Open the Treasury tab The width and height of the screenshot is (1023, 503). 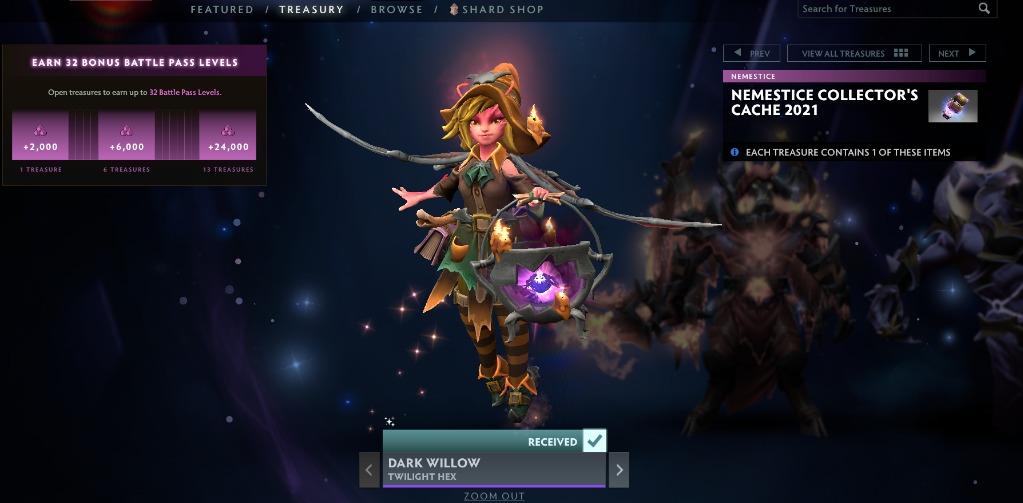311,10
